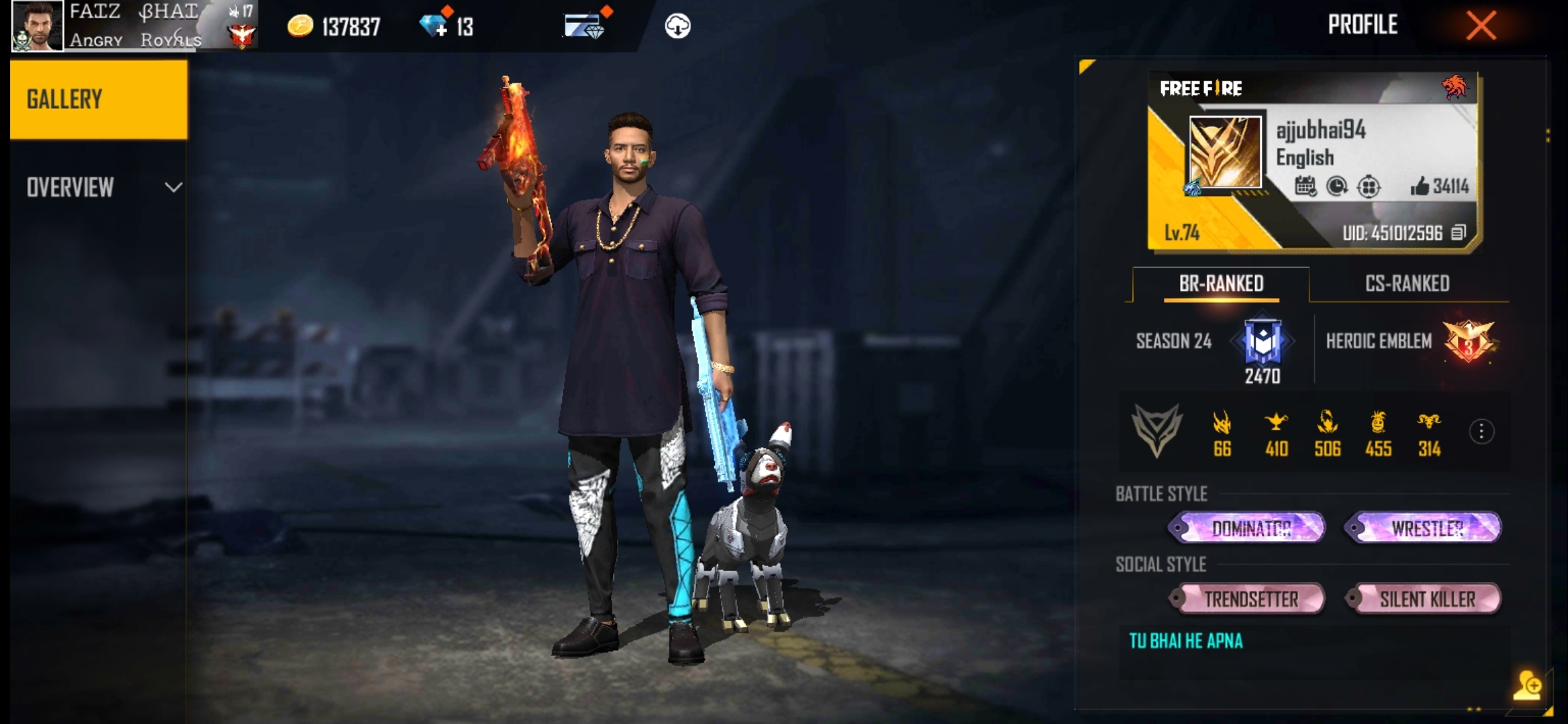
Task: Open the diamond membership card icon
Action: point(584,27)
